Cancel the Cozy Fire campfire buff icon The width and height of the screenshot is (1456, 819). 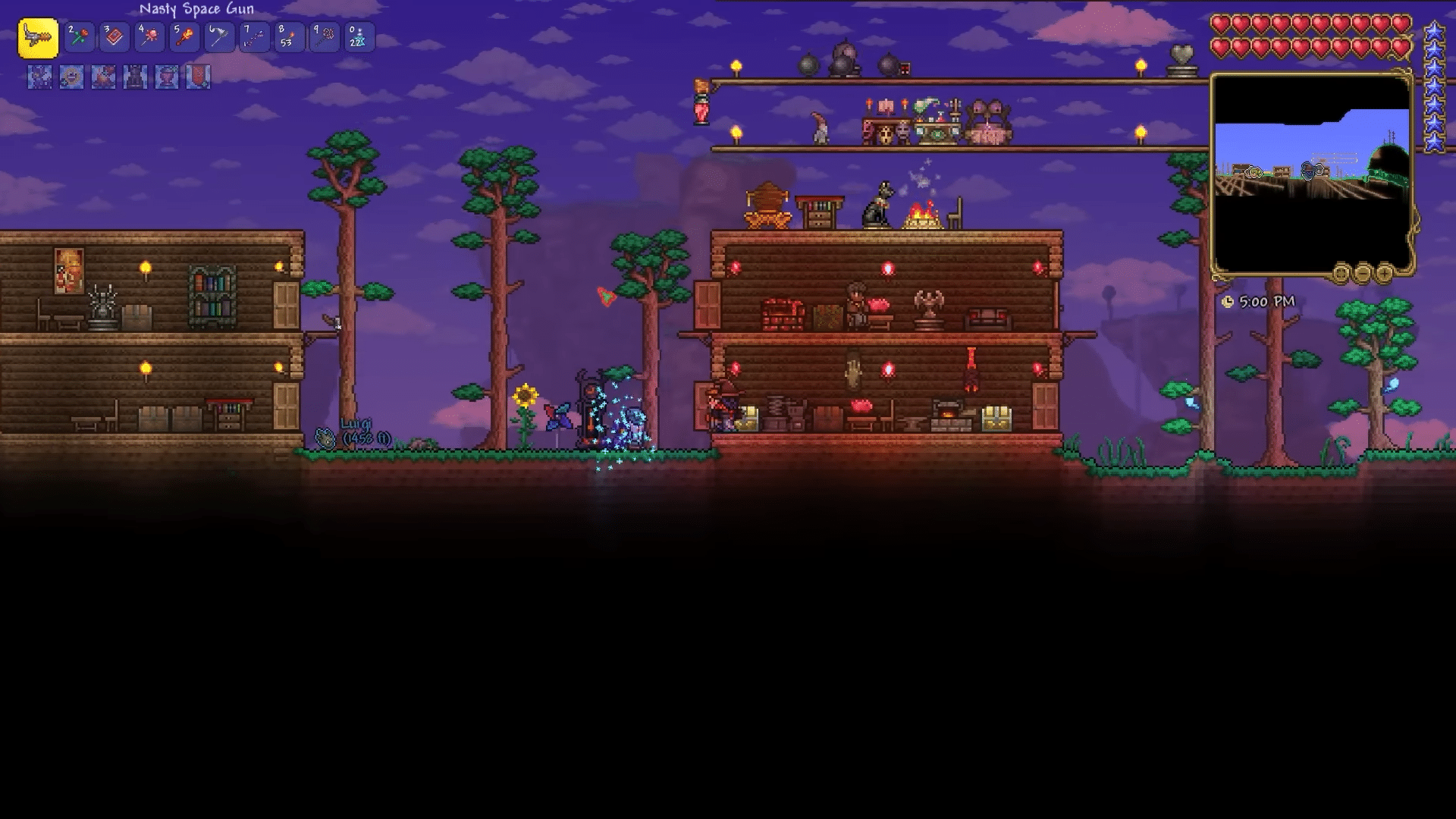(102, 77)
